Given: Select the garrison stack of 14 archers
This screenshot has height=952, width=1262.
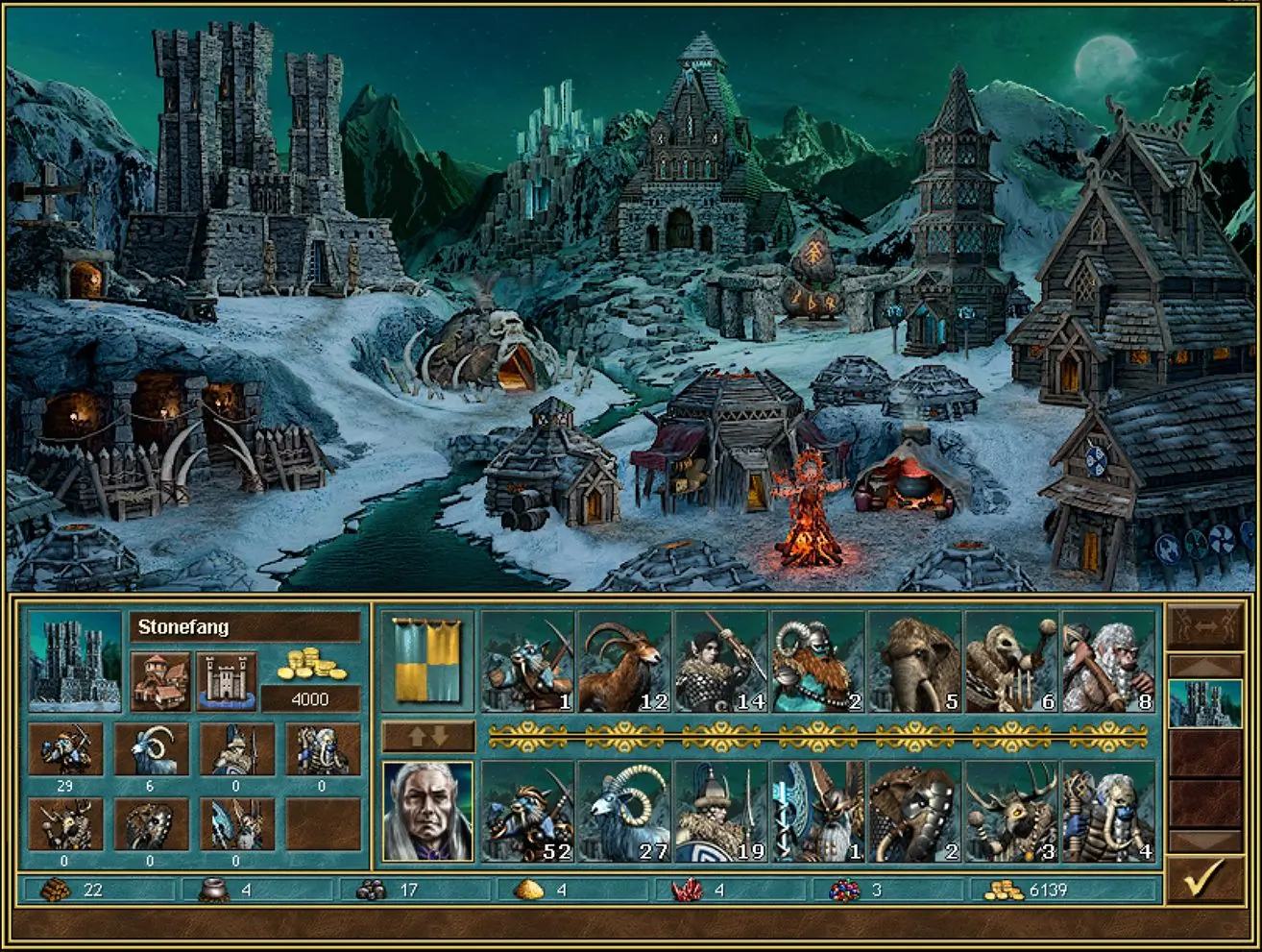Looking at the screenshot, I should [721, 663].
